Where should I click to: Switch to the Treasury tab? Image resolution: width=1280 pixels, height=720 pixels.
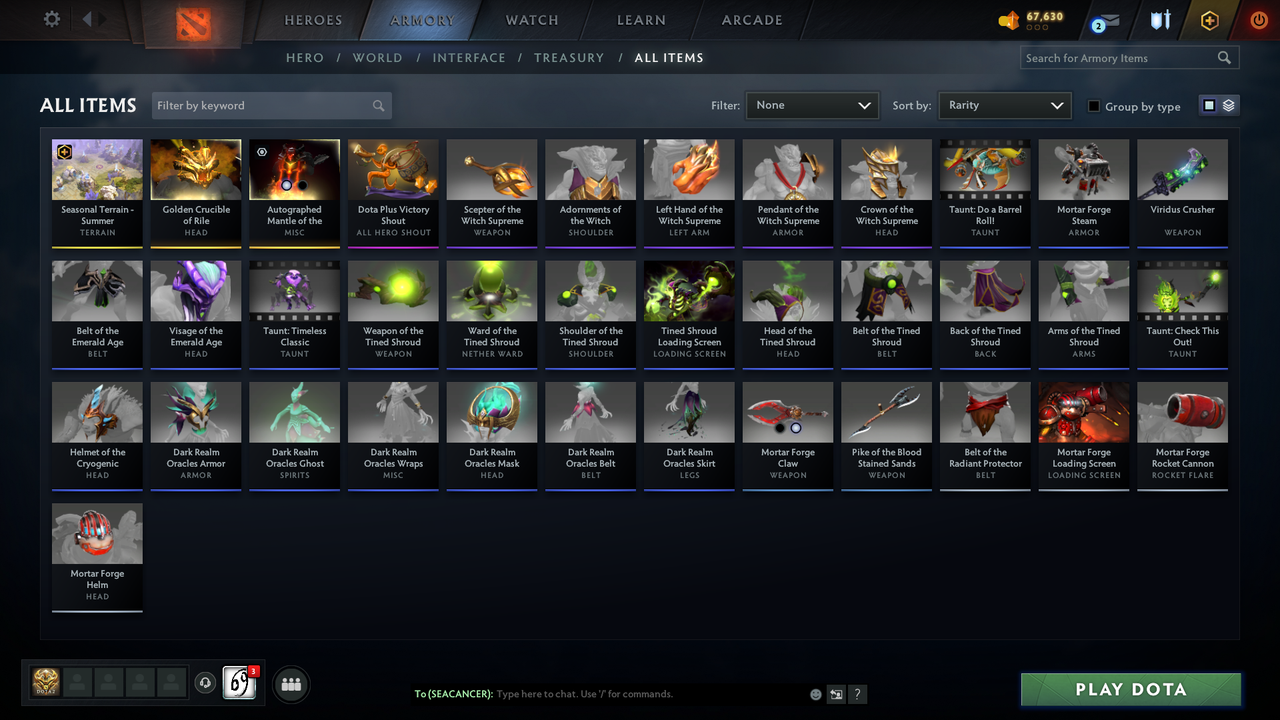(569, 58)
